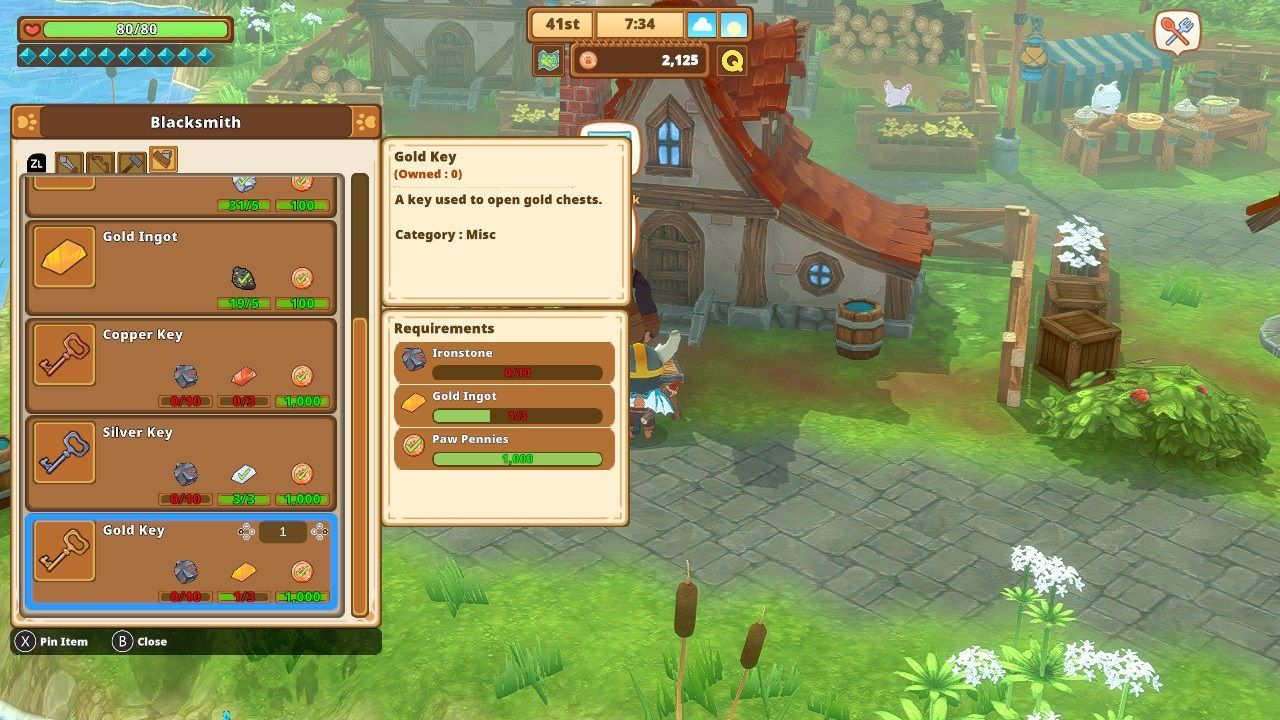Click the yellow Q quest icon
The height and width of the screenshot is (720, 1280).
(733, 60)
